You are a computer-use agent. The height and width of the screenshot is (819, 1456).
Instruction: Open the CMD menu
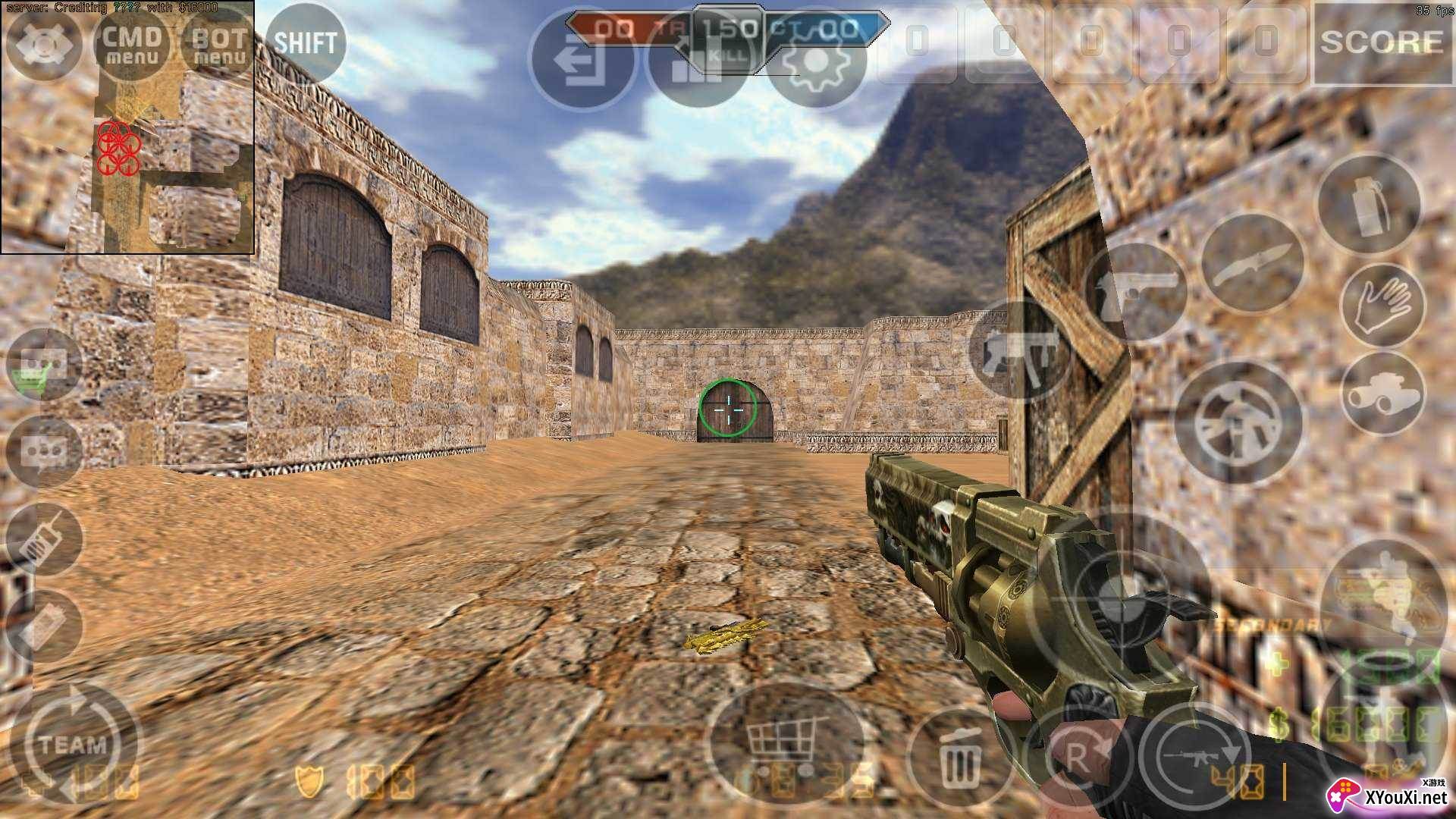(132, 44)
